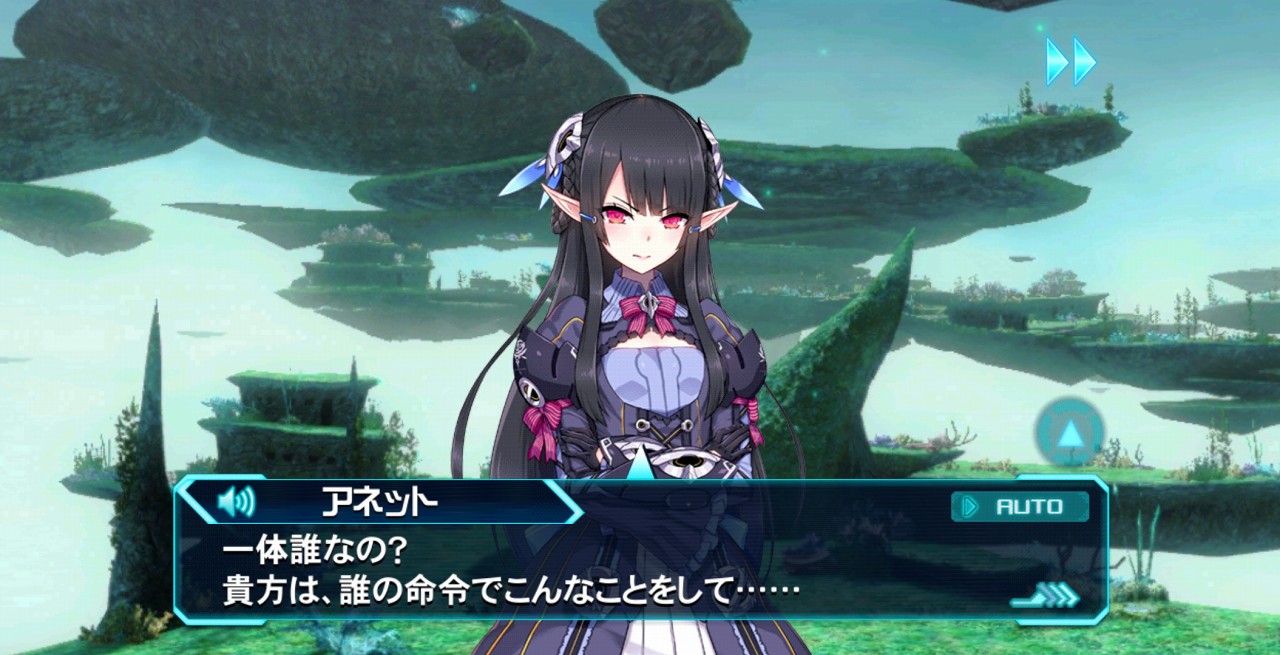Viewport: 1280px width, 655px height.
Task: Skip dialogue with the fast-forward arrows
Action: (x=1070, y=62)
